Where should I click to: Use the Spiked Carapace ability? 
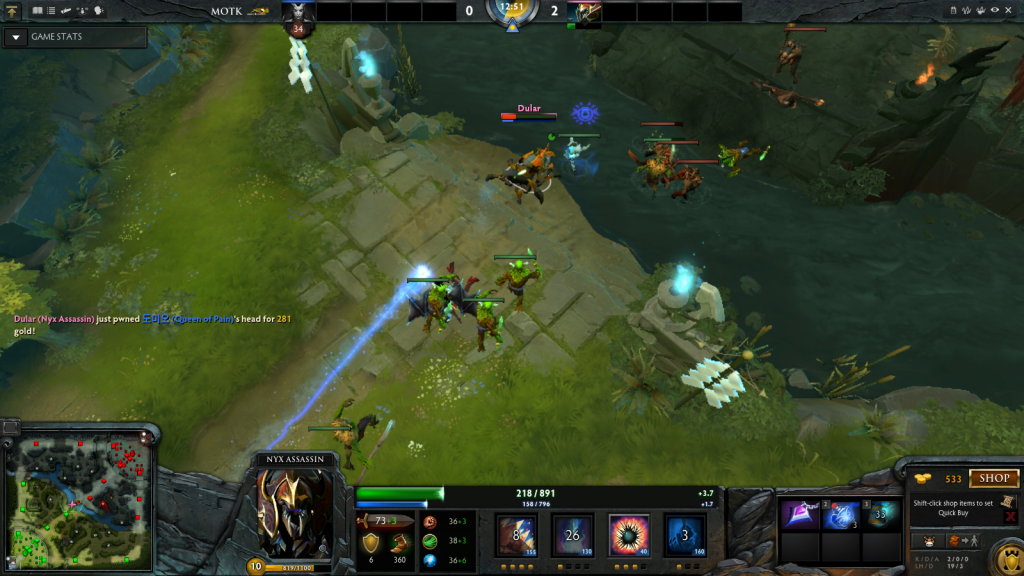coord(629,535)
